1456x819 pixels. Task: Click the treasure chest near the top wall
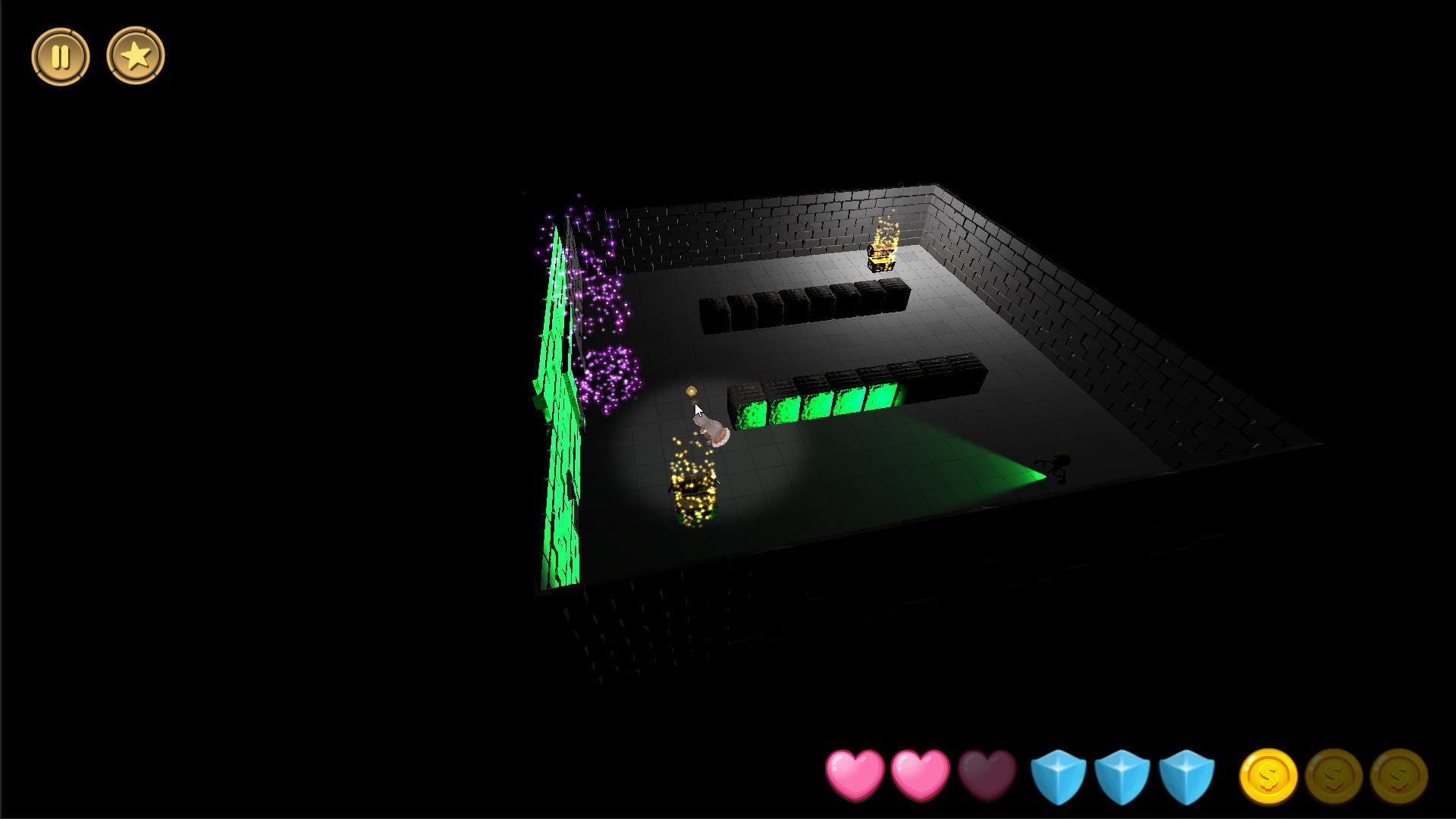point(882,256)
